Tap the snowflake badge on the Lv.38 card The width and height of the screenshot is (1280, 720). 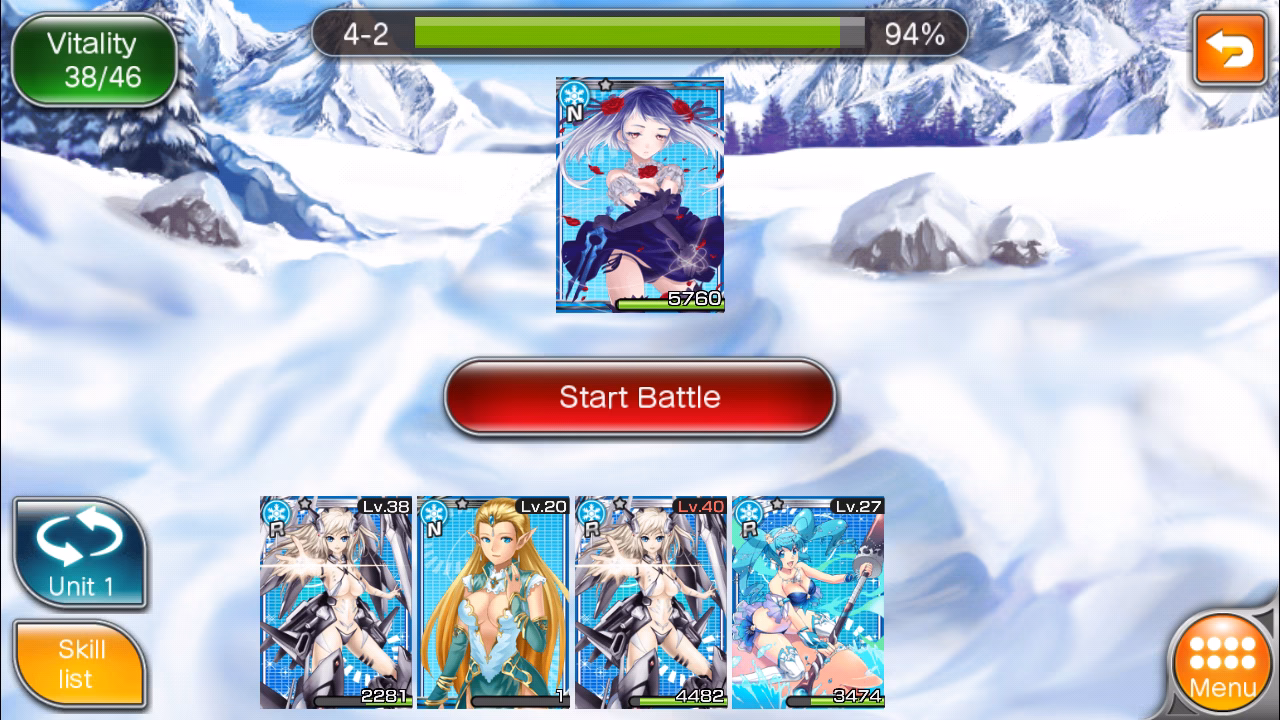pos(277,515)
